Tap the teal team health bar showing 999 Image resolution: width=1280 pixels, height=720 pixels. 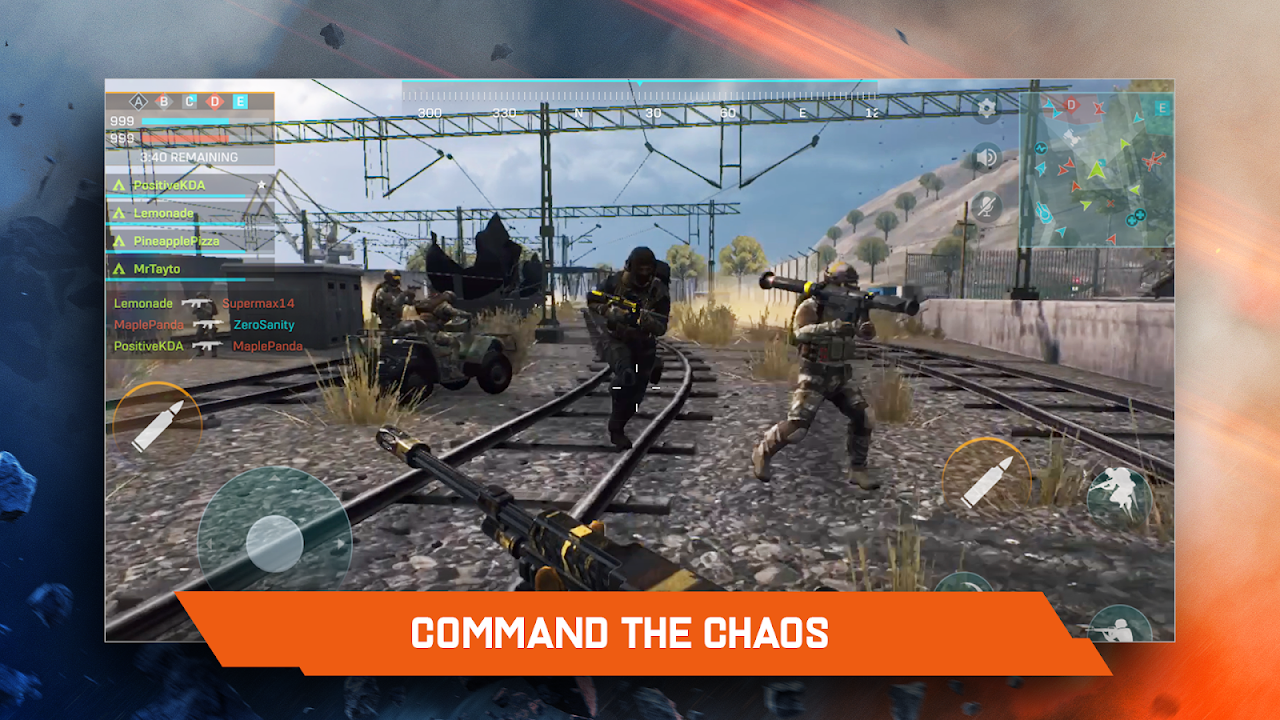[183, 120]
